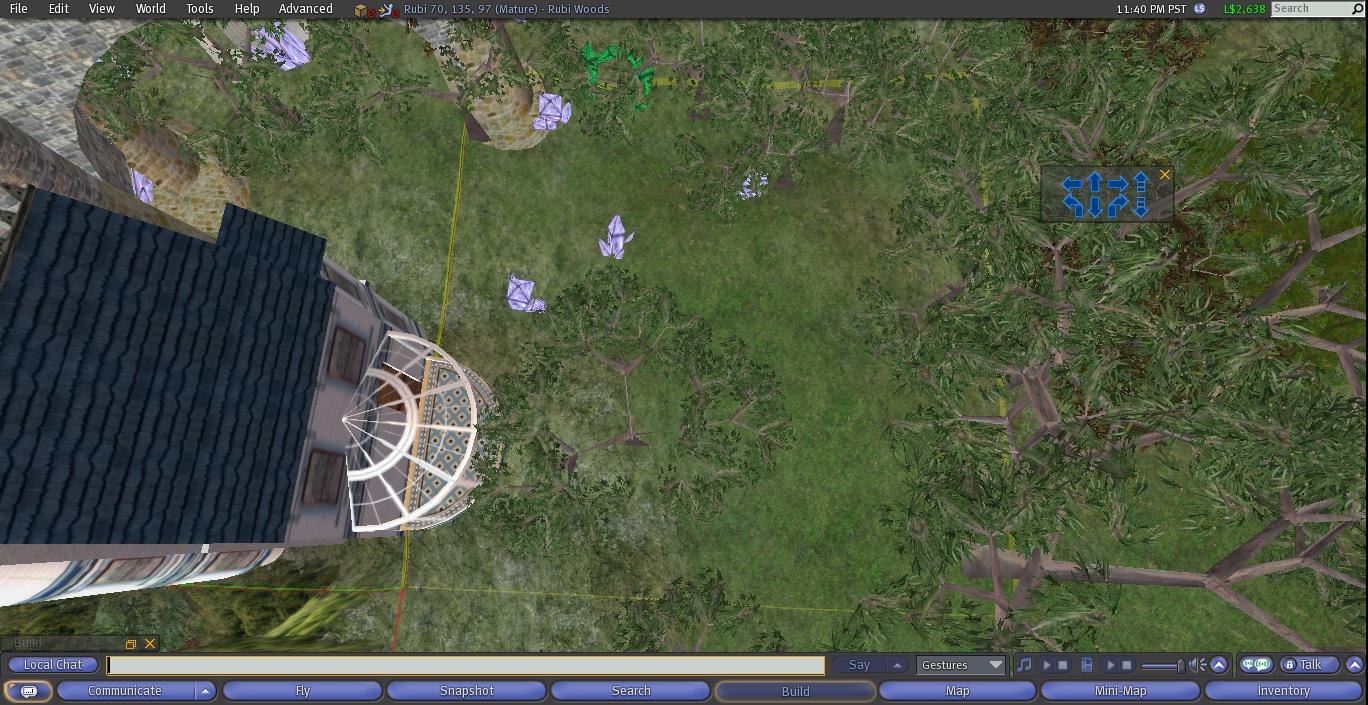Image resolution: width=1368 pixels, height=705 pixels.
Task: Open the Communicate window
Action: 125,691
